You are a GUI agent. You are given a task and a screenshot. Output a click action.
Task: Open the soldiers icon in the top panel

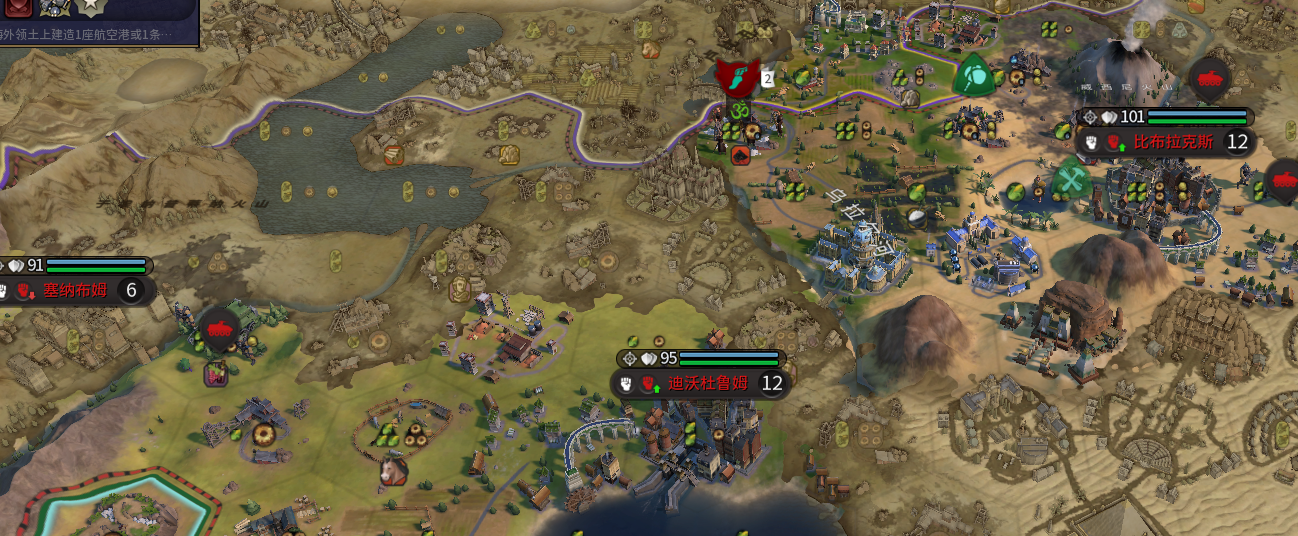[53, 7]
